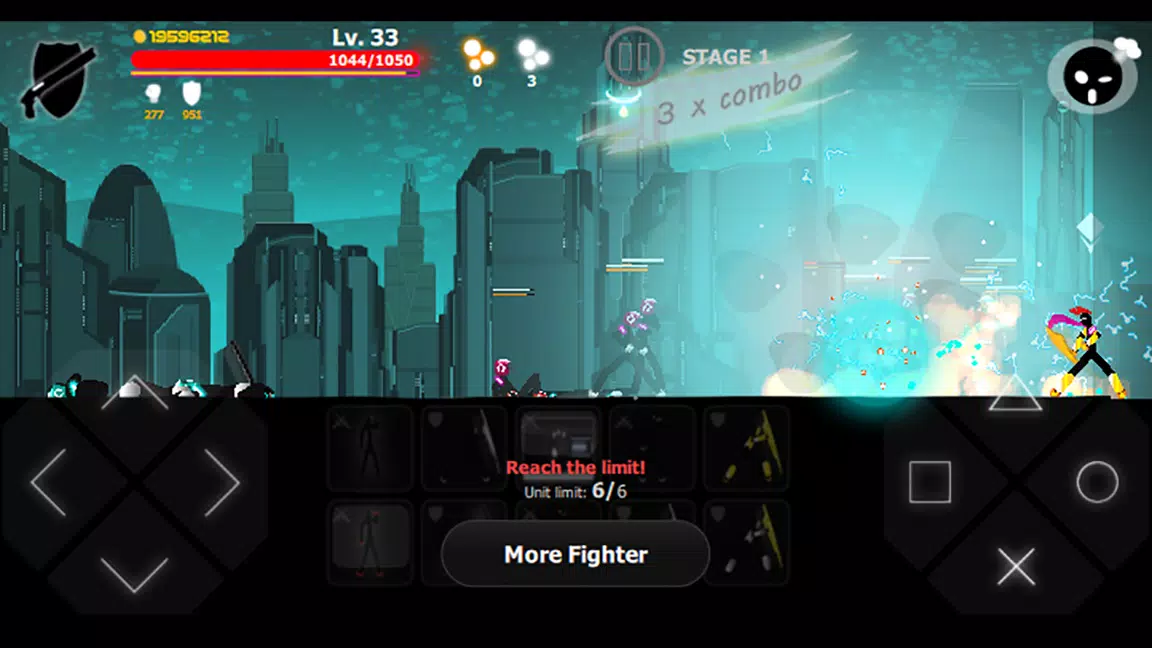Image resolution: width=1152 pixels, height=648 pixels.
Task: Pause the game with the pause button
Action: click(634, 56)
